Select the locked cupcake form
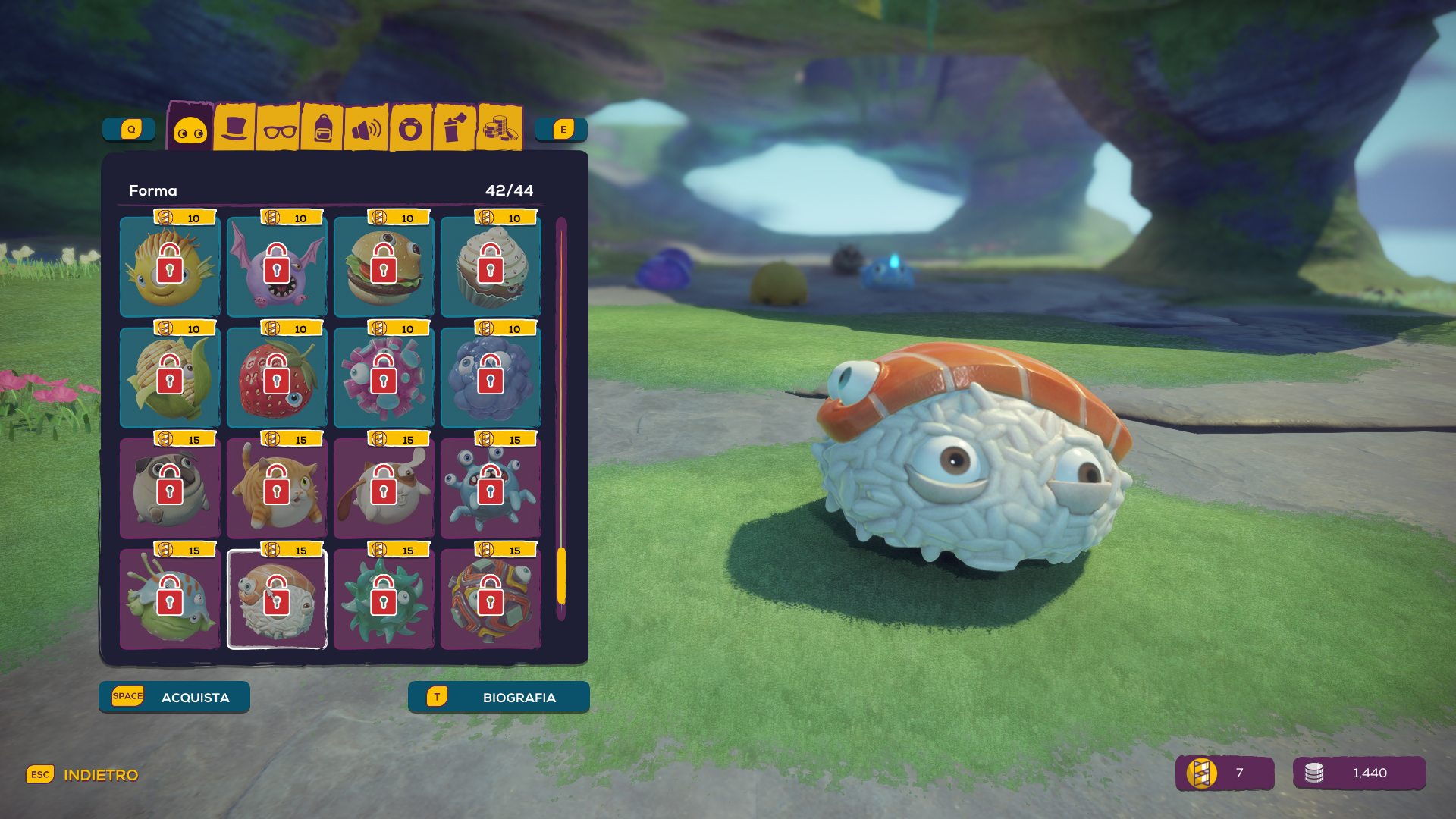This screenshot has width=1456, height=819. [x=491, y=267]
